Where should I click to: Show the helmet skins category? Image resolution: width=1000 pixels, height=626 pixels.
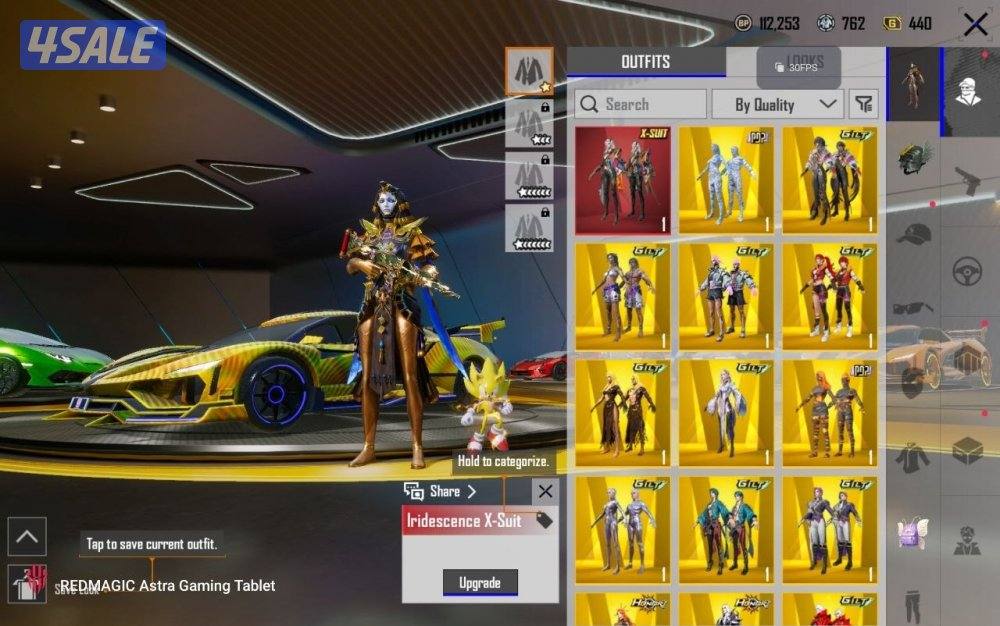coord(913,157)
